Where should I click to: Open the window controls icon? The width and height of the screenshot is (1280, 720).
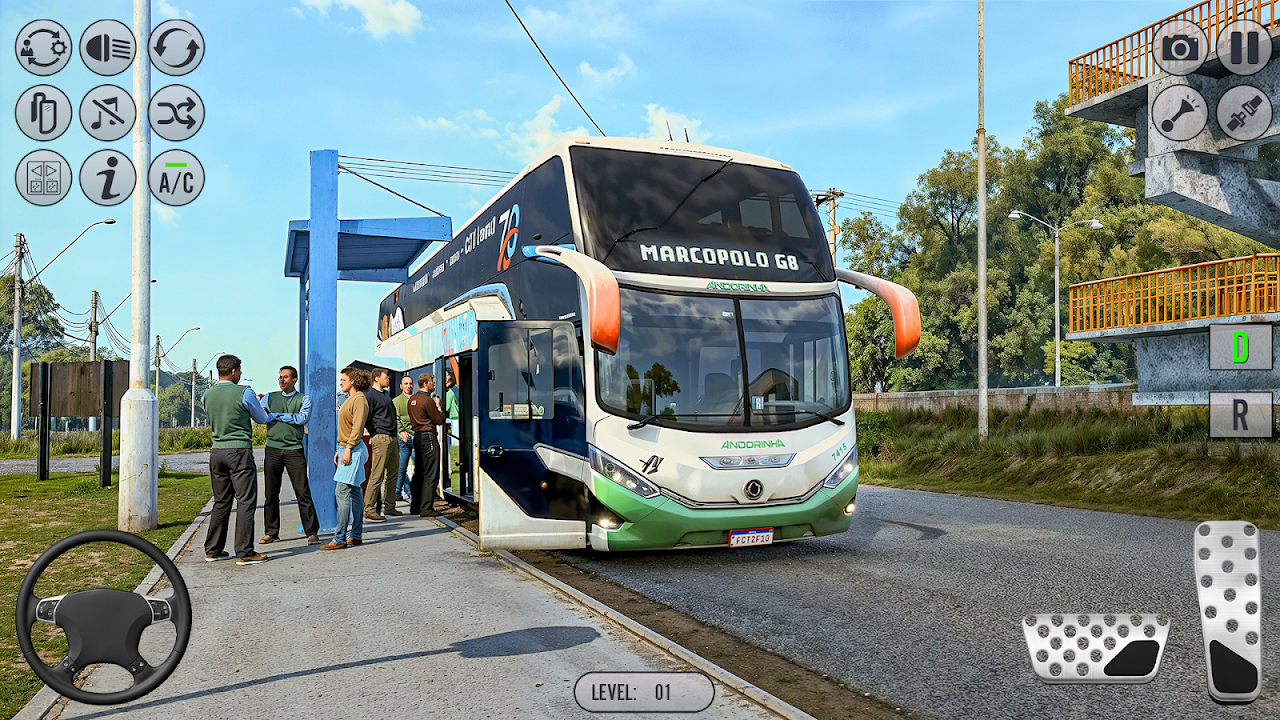point(43,178)
